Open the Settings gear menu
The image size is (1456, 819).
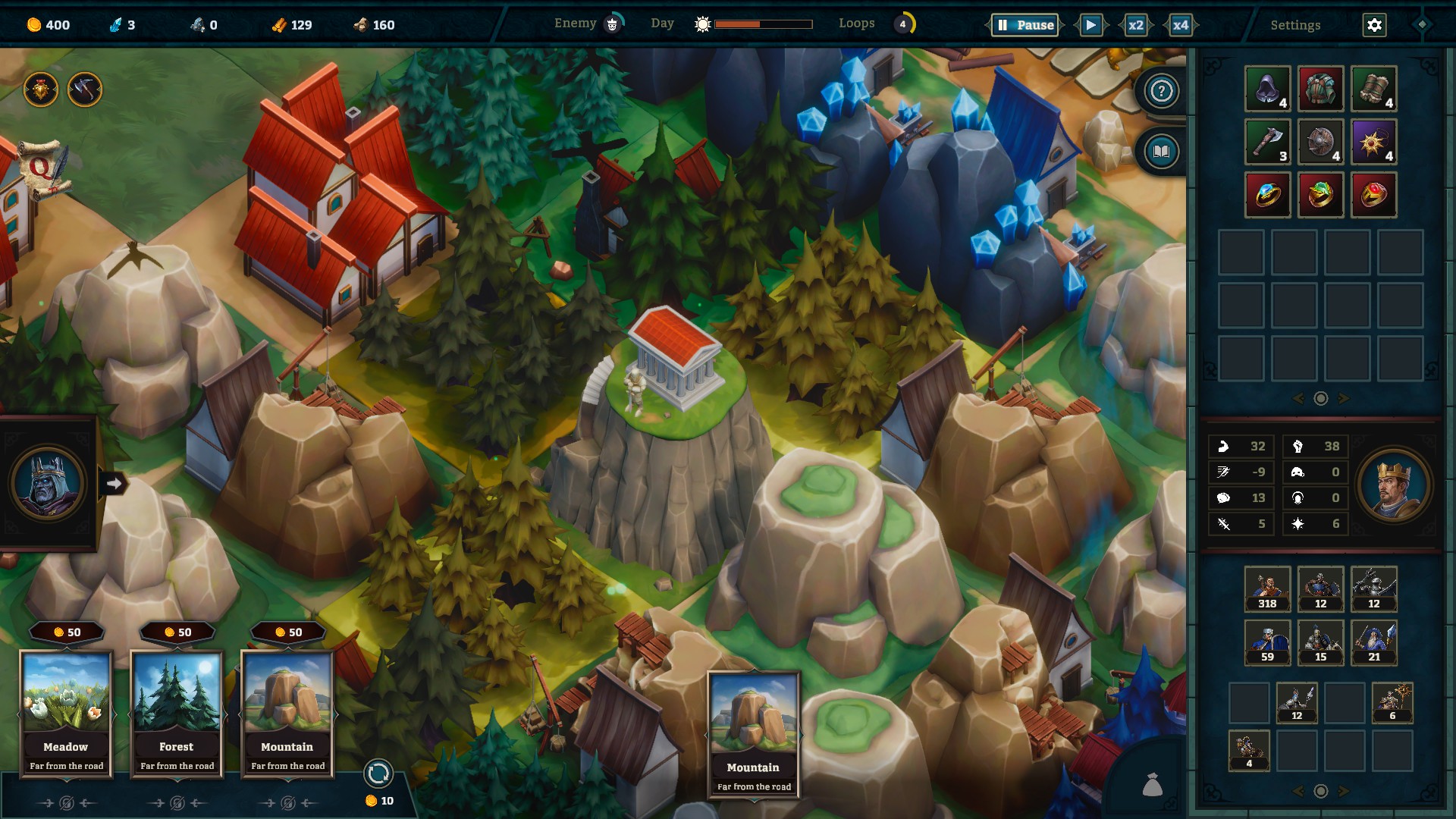(1374, 25)
